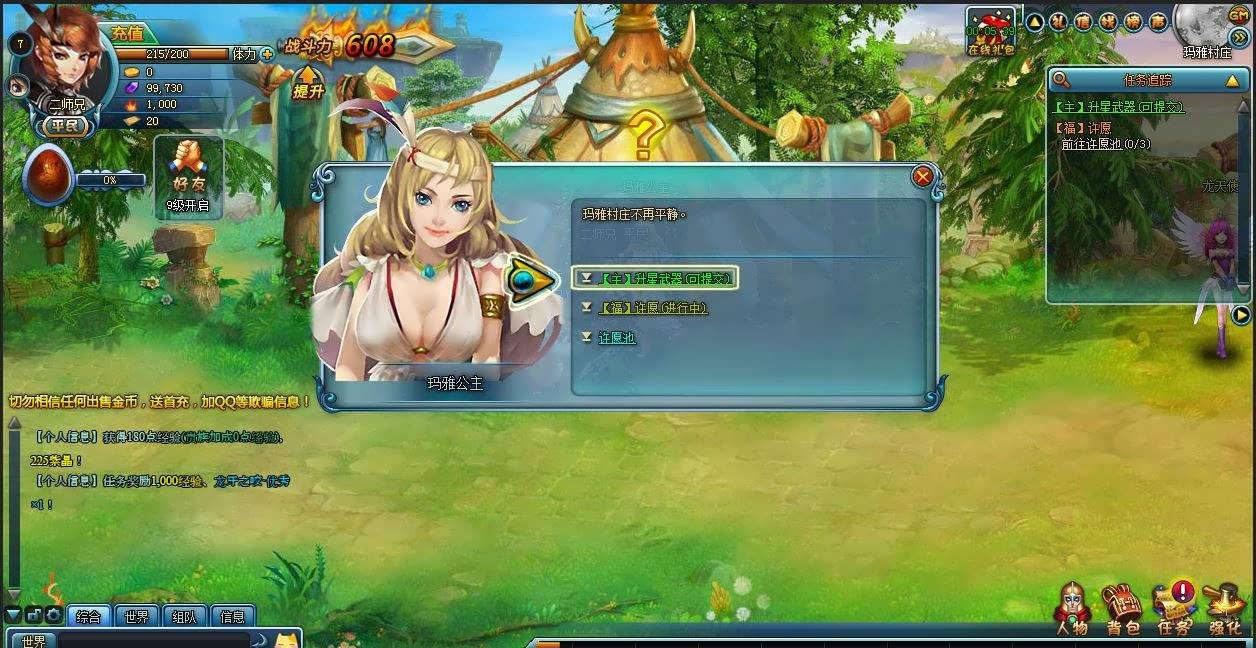The image size is (1256, 648).
Task: Switch to the 综合 chat tab
Action: [x=89, y=617]
